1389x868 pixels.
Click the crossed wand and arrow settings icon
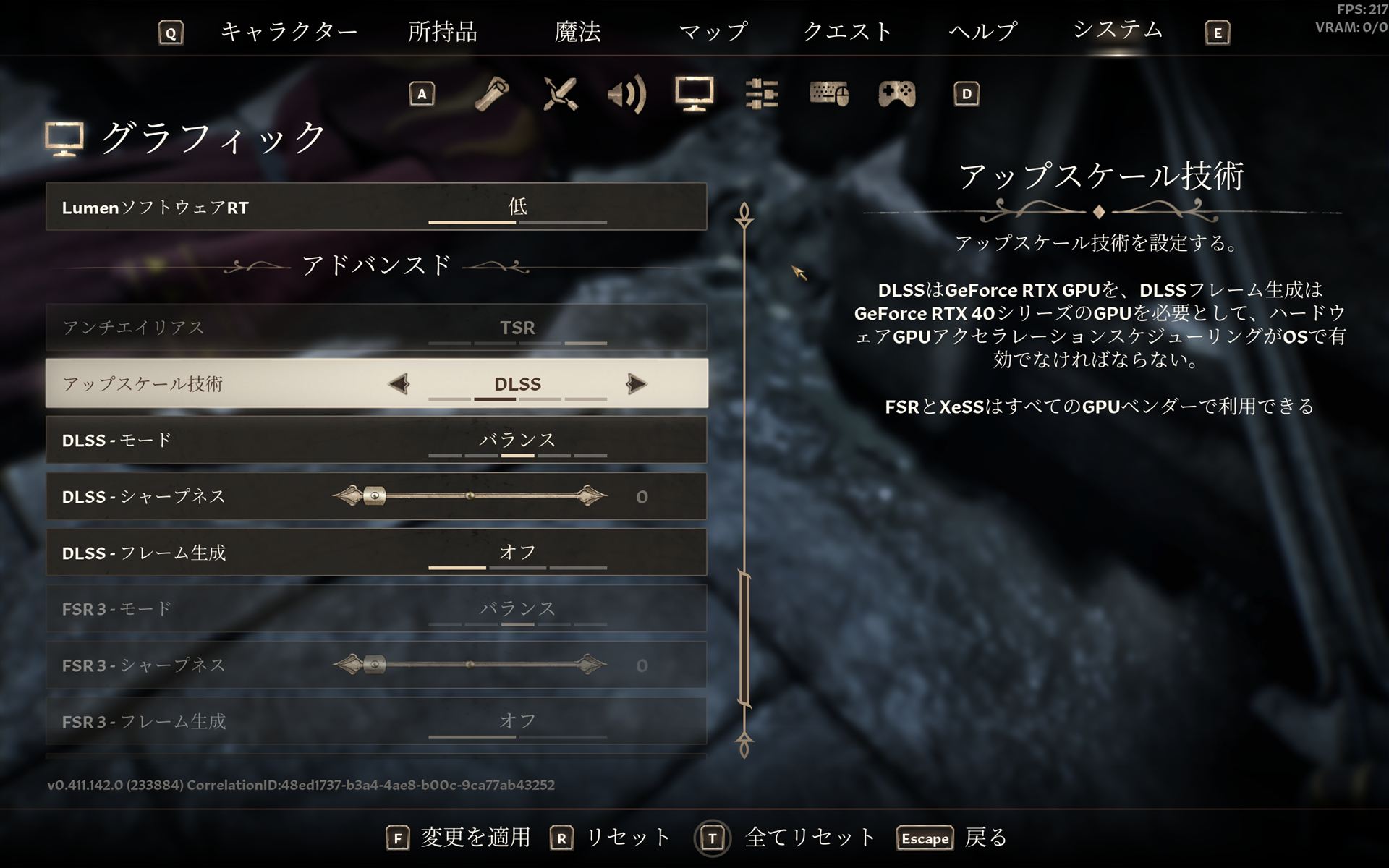[561, 94]
